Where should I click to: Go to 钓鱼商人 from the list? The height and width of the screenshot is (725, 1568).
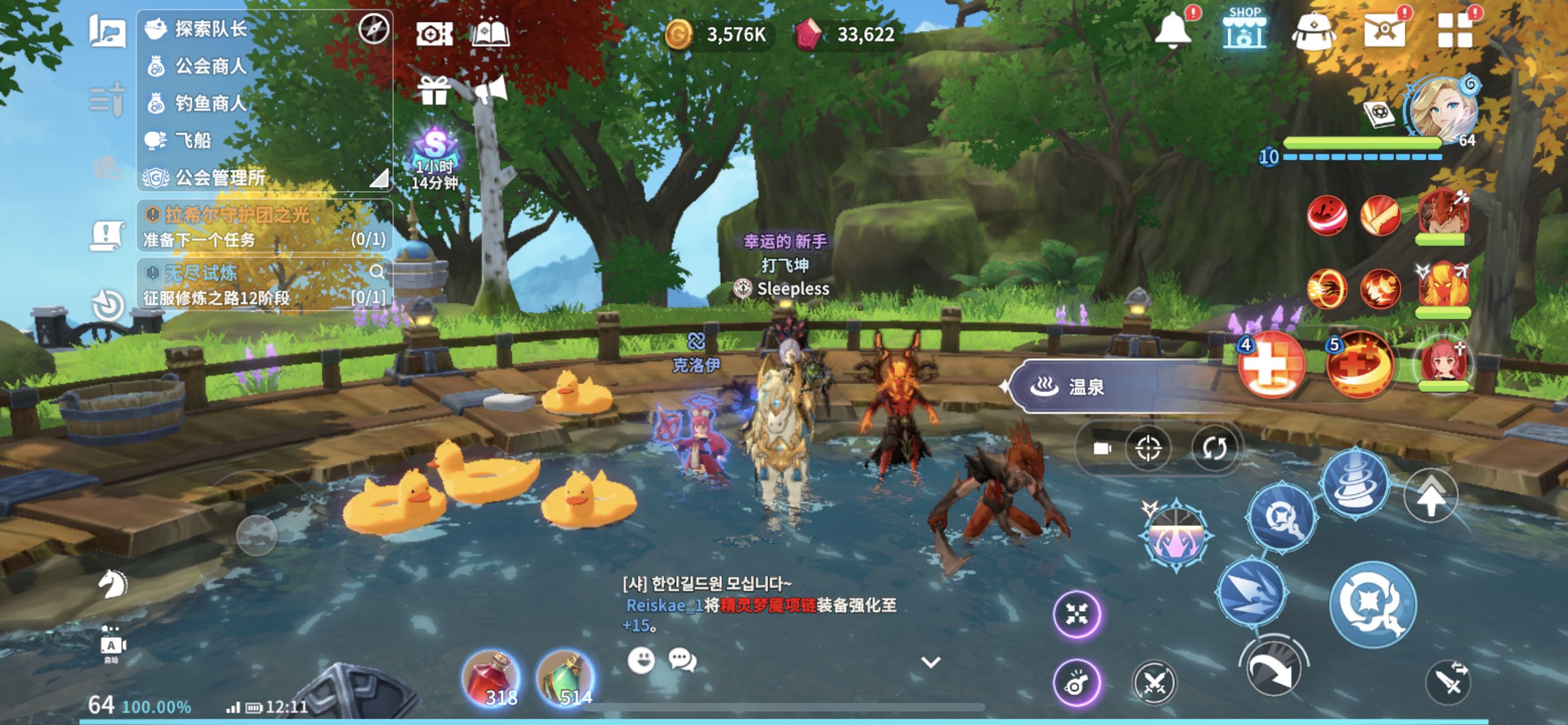tap(210, 103)
